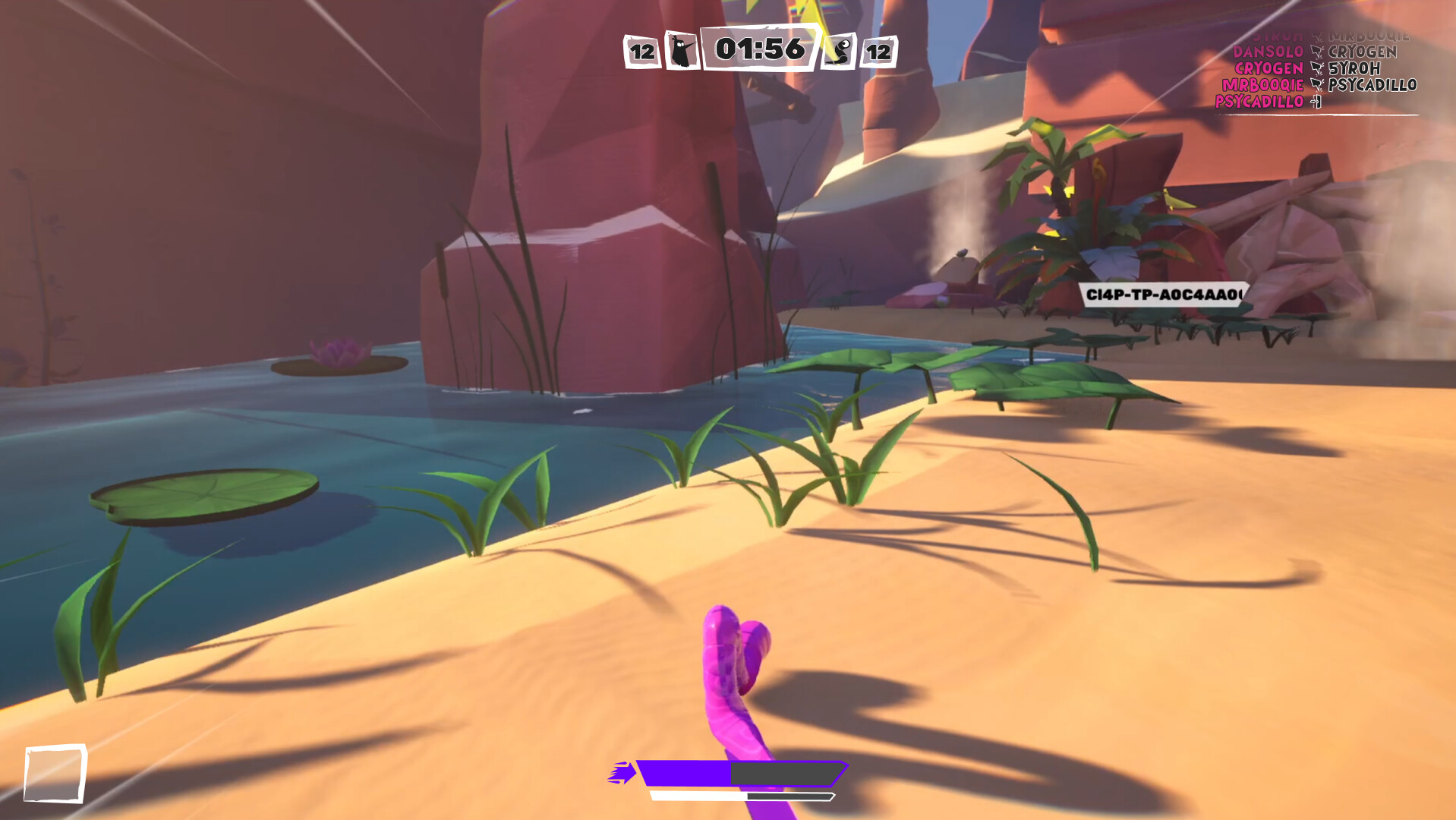Screen dimensions: 1456x820
Task: Click the snake team icon
Action: pos(840,51)
